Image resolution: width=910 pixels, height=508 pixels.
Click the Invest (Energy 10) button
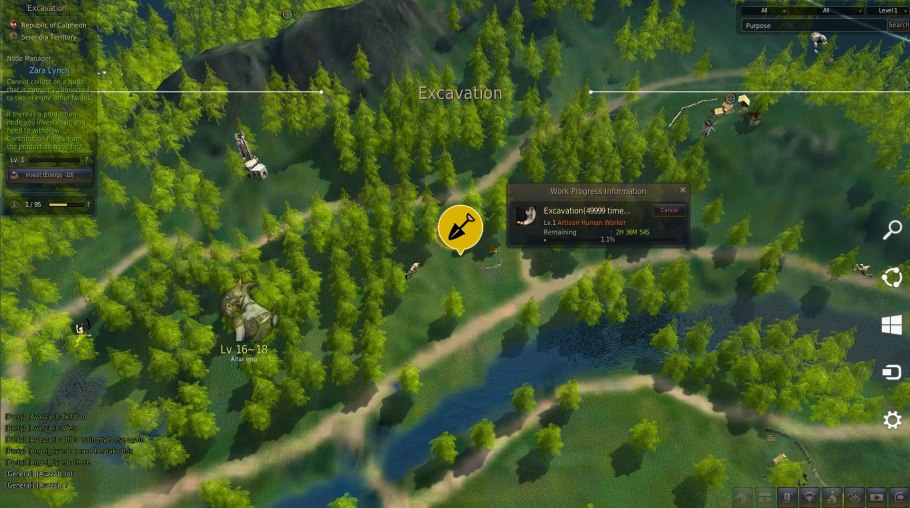click(x=50, y=175)
